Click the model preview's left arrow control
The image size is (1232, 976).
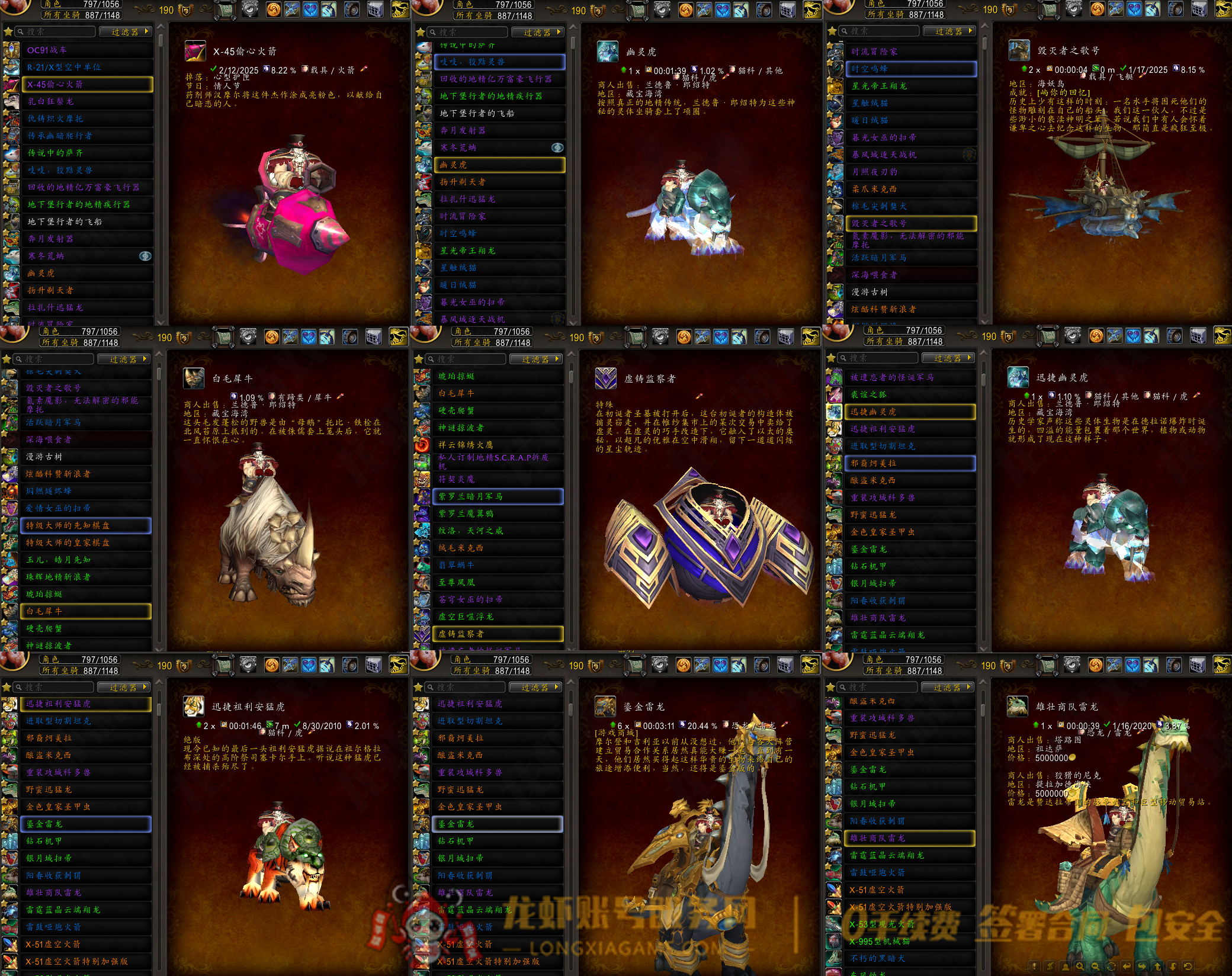coord(1127,966)
